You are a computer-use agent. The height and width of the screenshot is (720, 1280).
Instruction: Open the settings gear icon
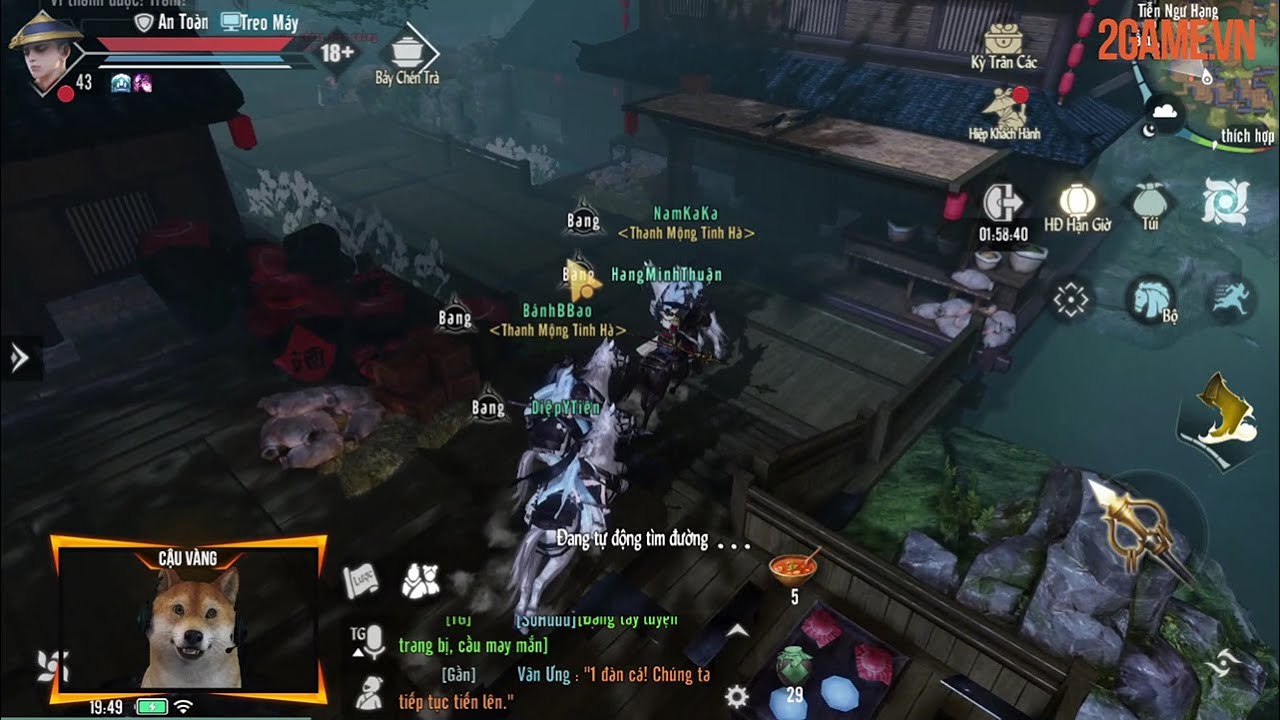tap(737, 697)
